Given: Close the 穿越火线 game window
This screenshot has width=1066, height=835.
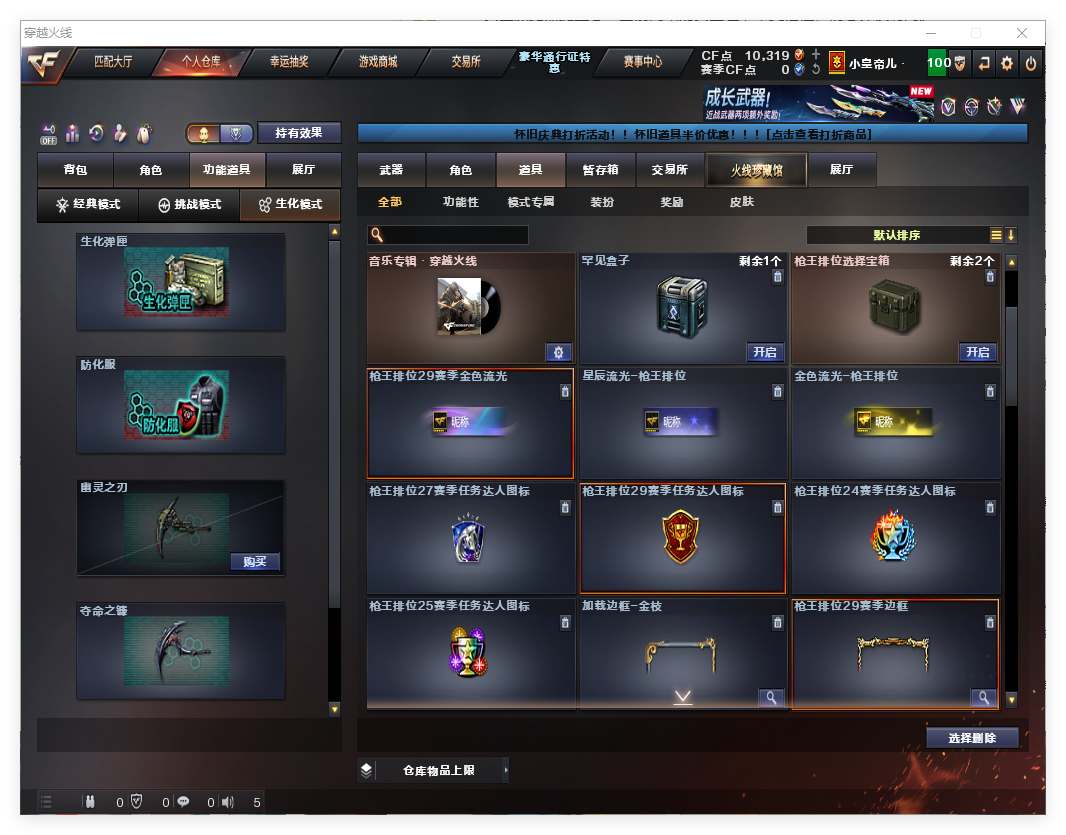Looking at the screenshot, I should (1023, 33).
